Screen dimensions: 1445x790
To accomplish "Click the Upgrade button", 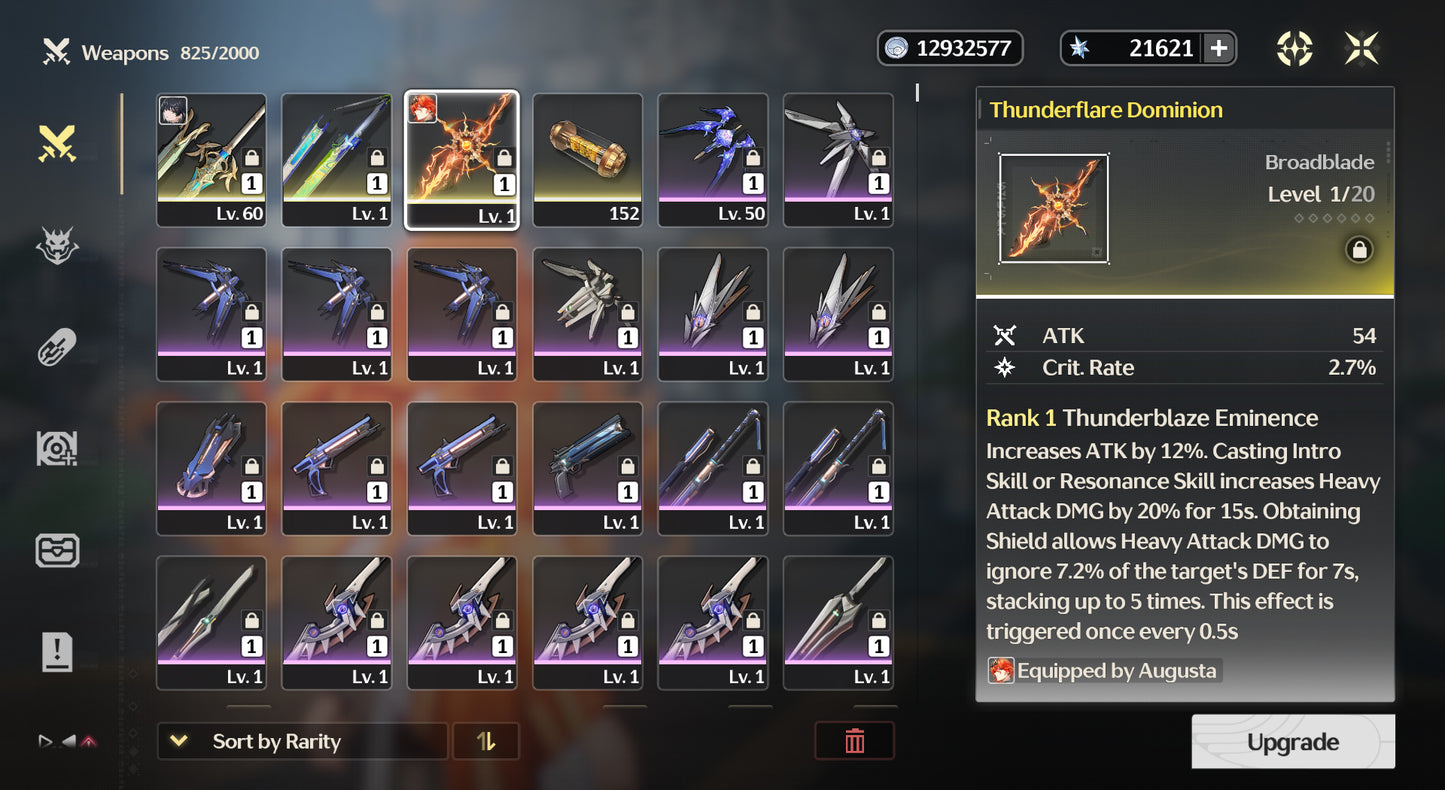I will [1292, 742].
